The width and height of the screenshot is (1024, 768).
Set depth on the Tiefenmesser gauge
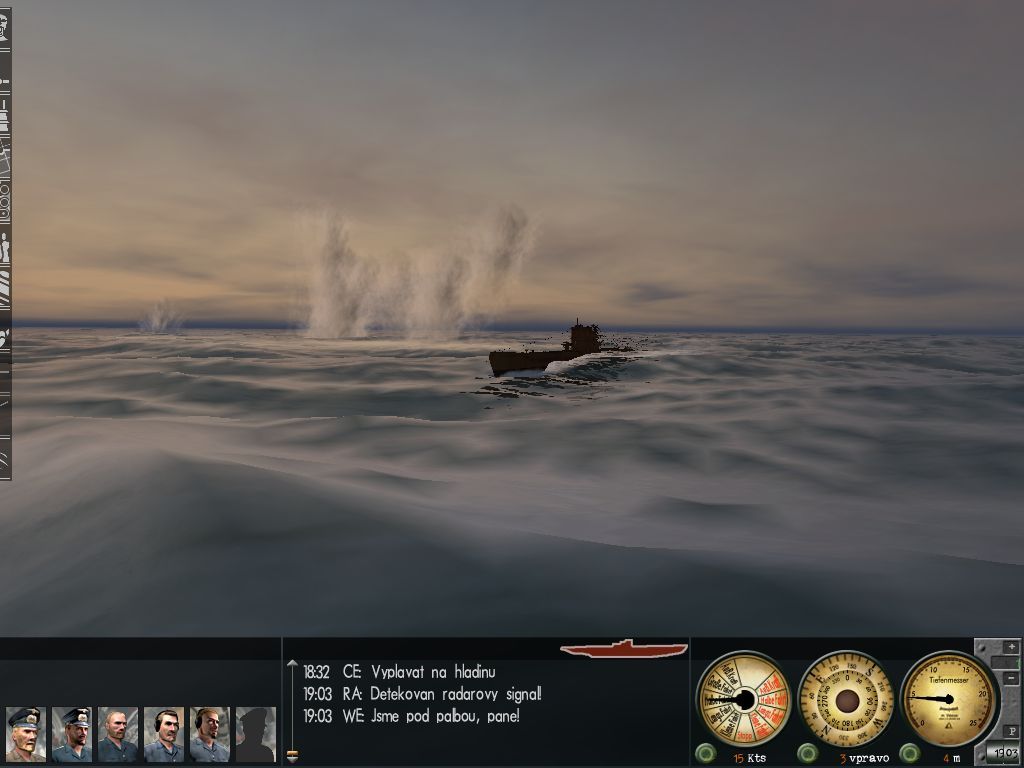click(948, 698)
